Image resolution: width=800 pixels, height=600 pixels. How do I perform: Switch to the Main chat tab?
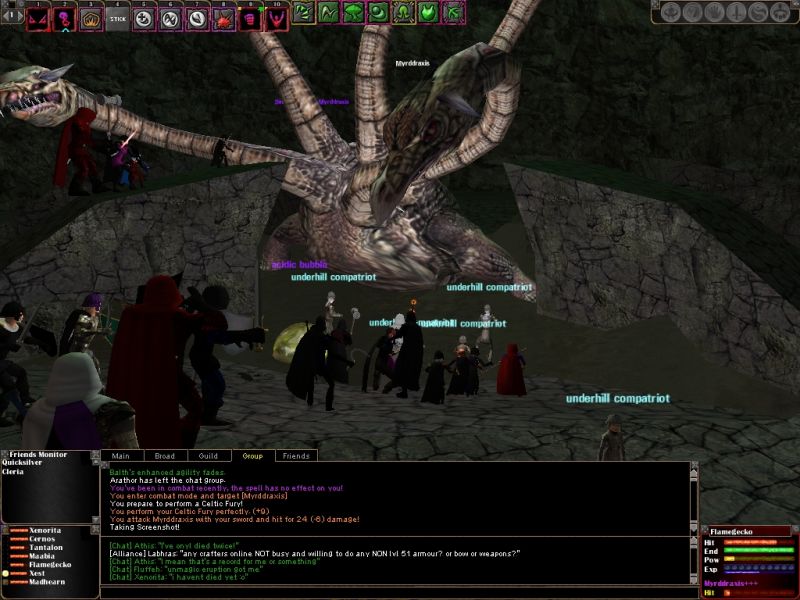121,456
